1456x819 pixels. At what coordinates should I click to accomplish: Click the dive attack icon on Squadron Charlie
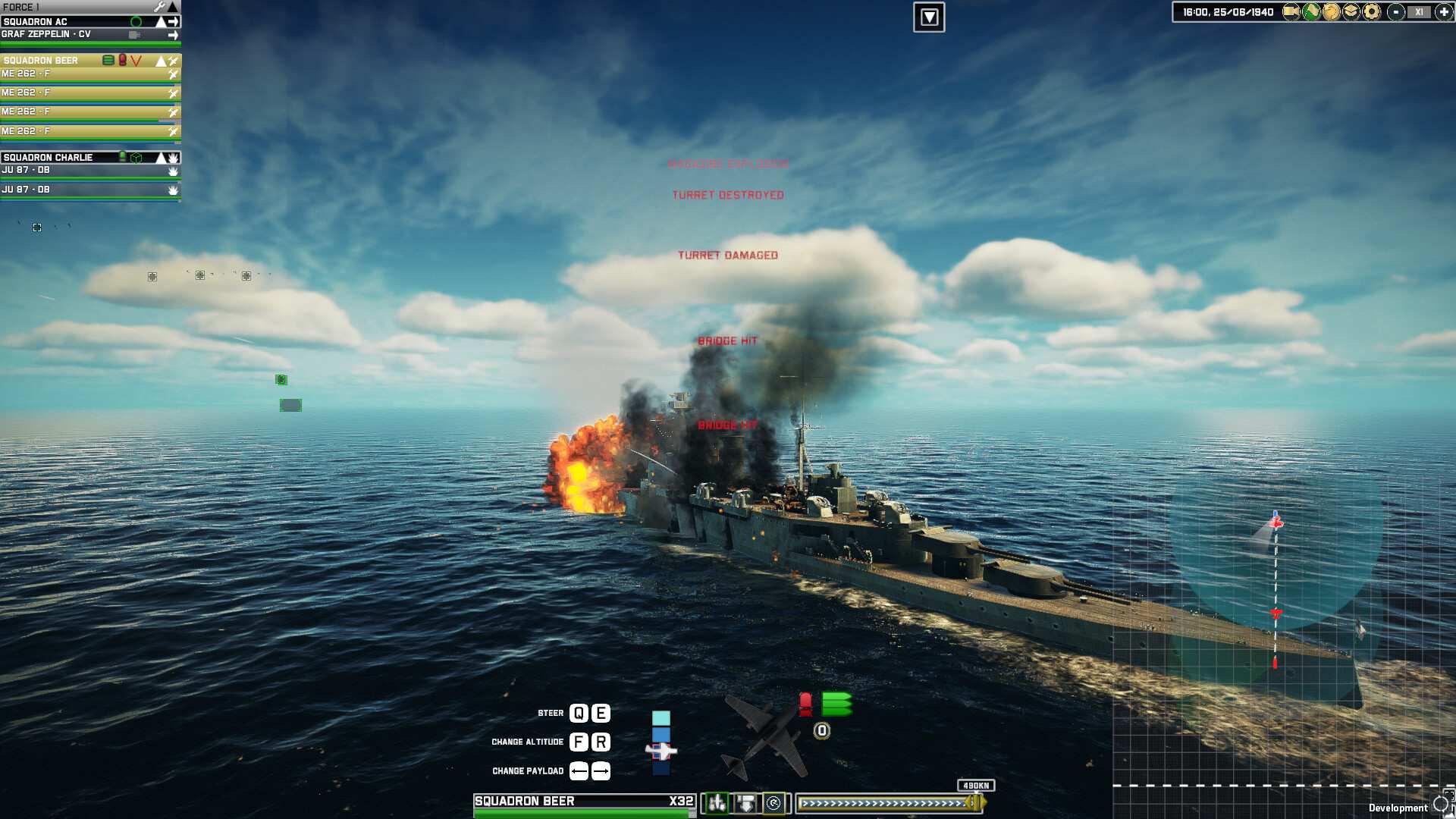(x=174, y=157)
